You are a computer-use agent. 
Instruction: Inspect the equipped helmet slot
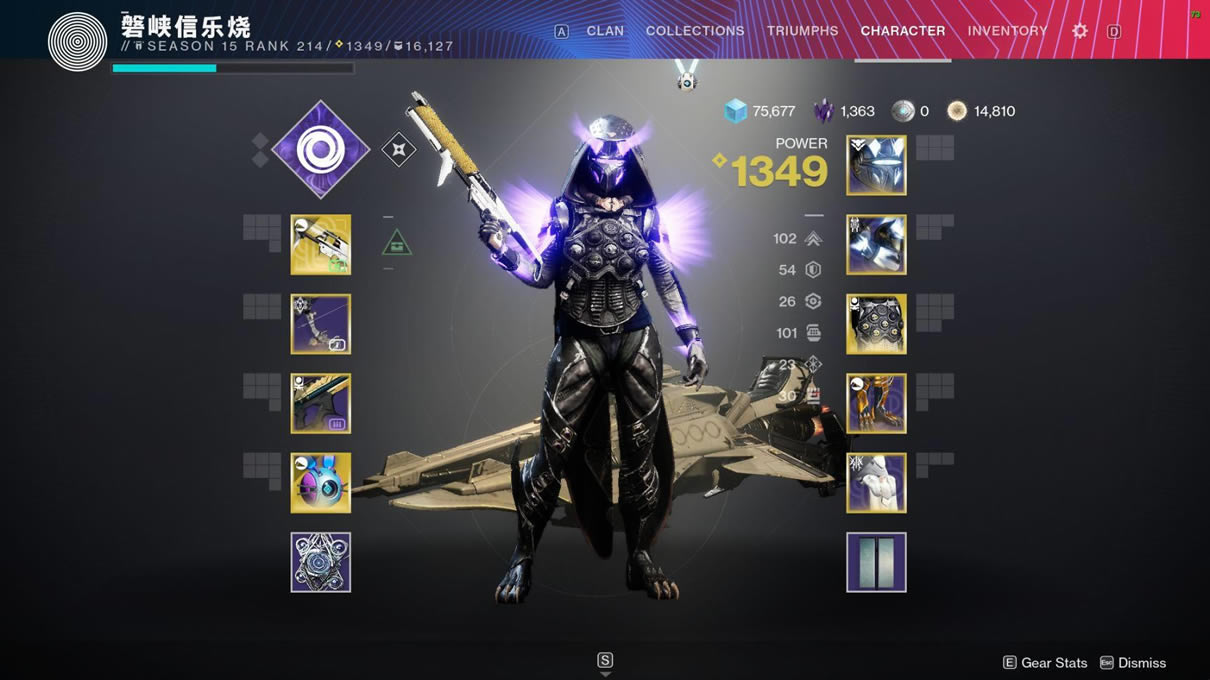pos(876,165)
